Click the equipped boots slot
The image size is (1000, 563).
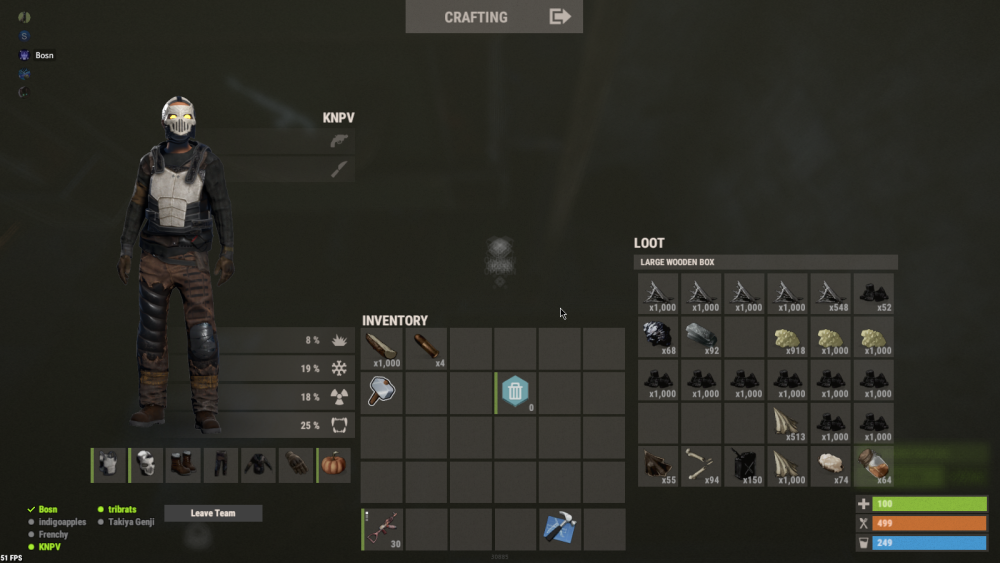184,465
